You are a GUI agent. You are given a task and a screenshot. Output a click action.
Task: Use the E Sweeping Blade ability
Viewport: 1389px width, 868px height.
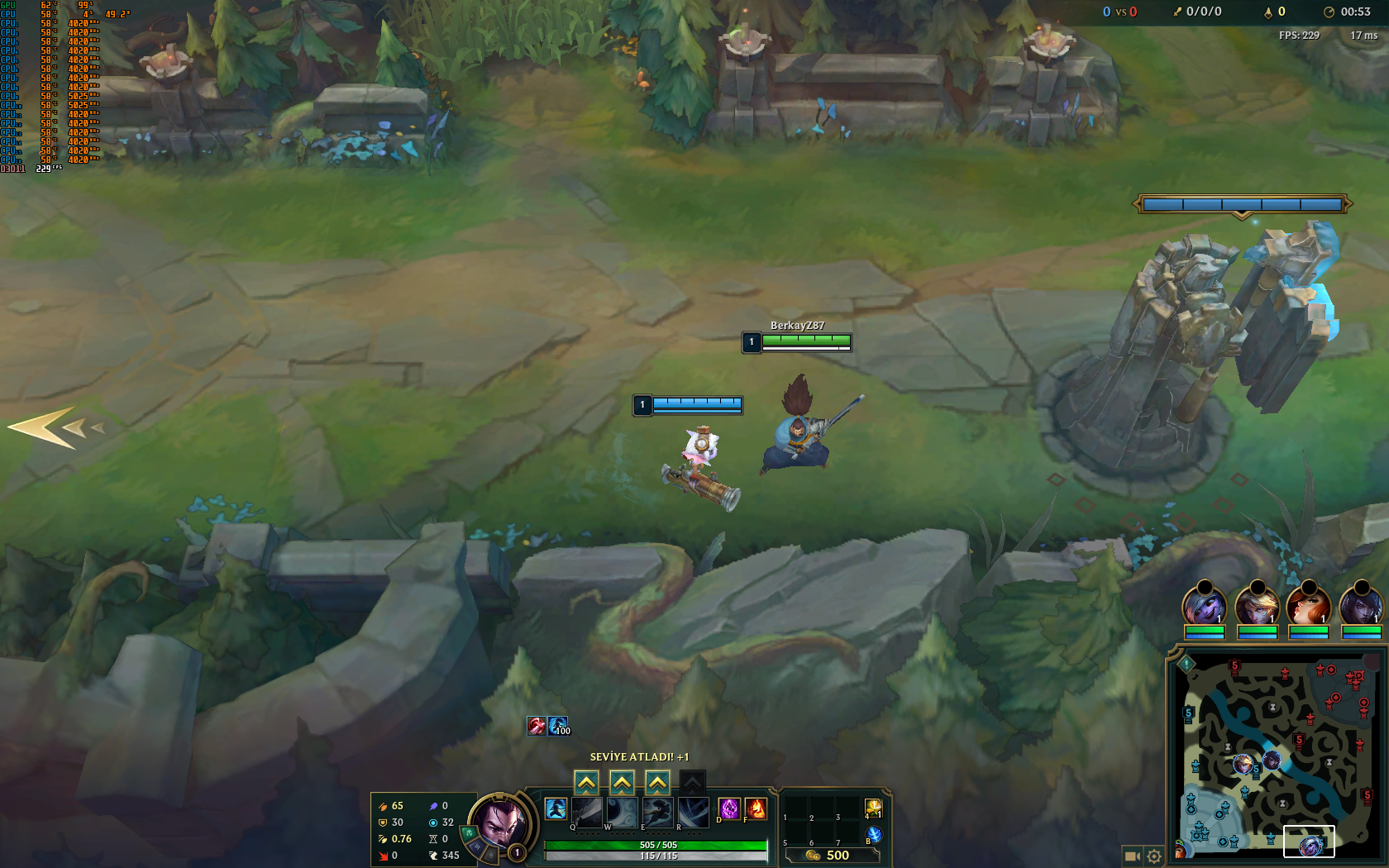click(x=658, y=811)
